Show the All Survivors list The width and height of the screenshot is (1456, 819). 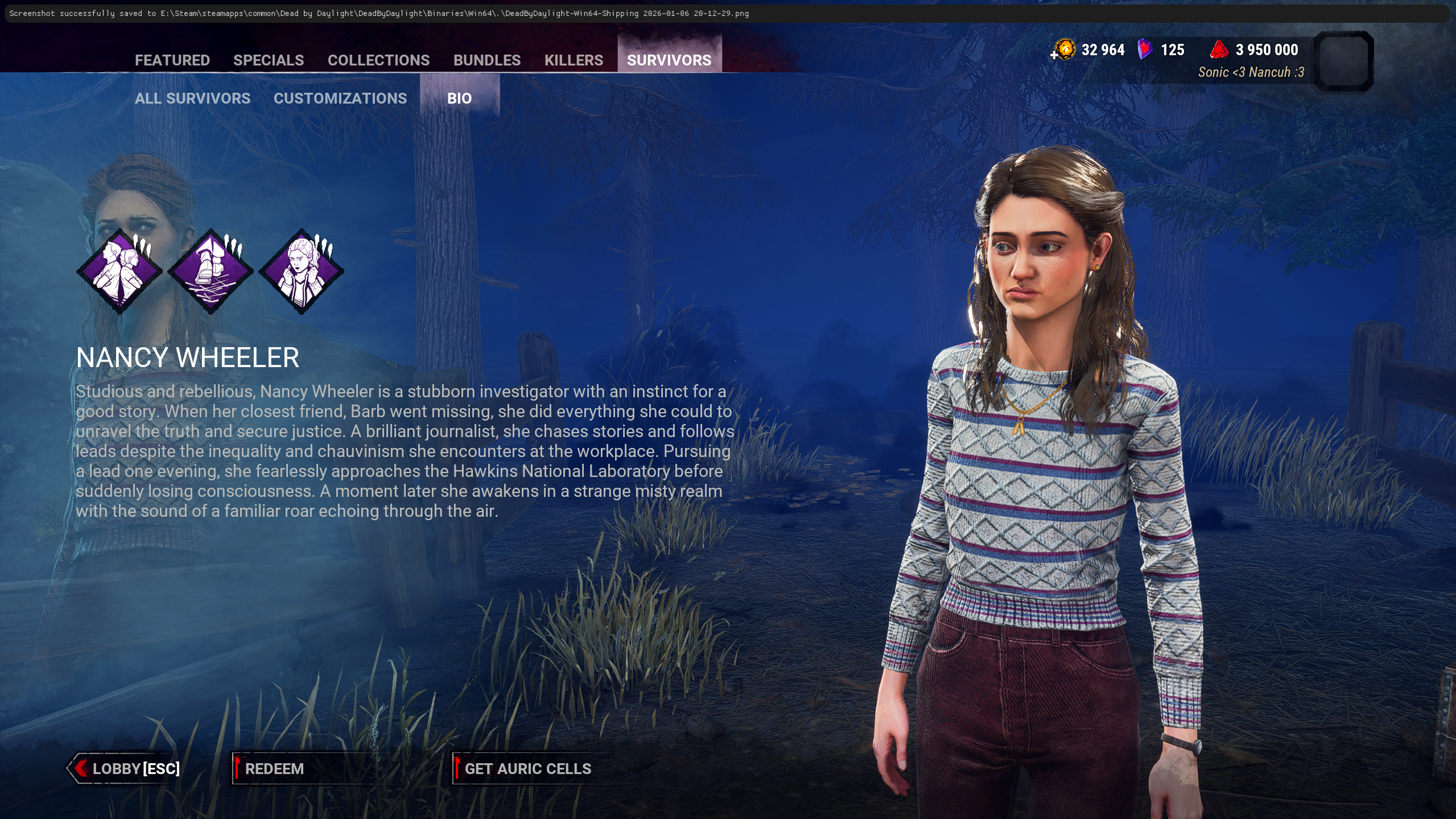coord(192,98)
